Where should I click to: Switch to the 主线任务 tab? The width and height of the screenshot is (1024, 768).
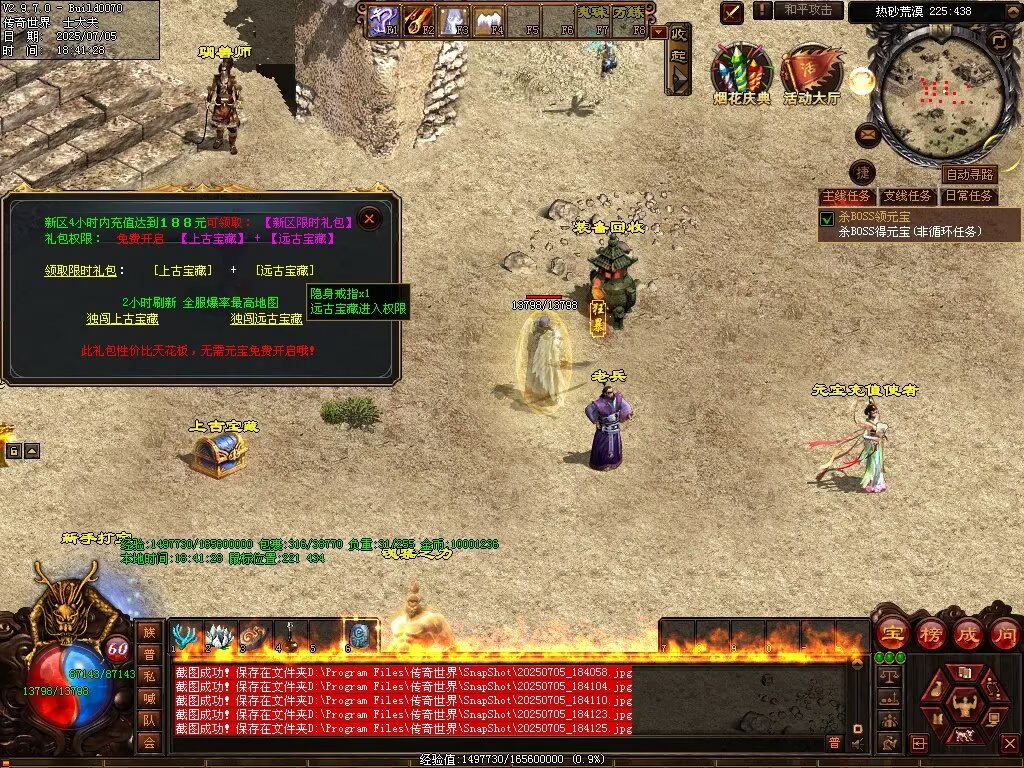pyautogui.click(x=846, y=196)
